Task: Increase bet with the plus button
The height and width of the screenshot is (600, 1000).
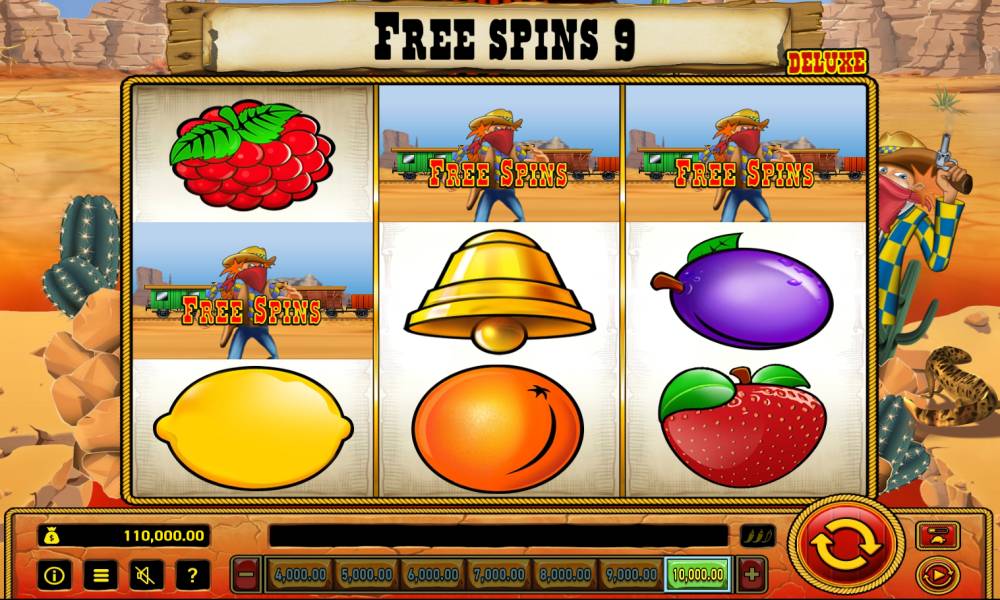Action: click(751, 575)
